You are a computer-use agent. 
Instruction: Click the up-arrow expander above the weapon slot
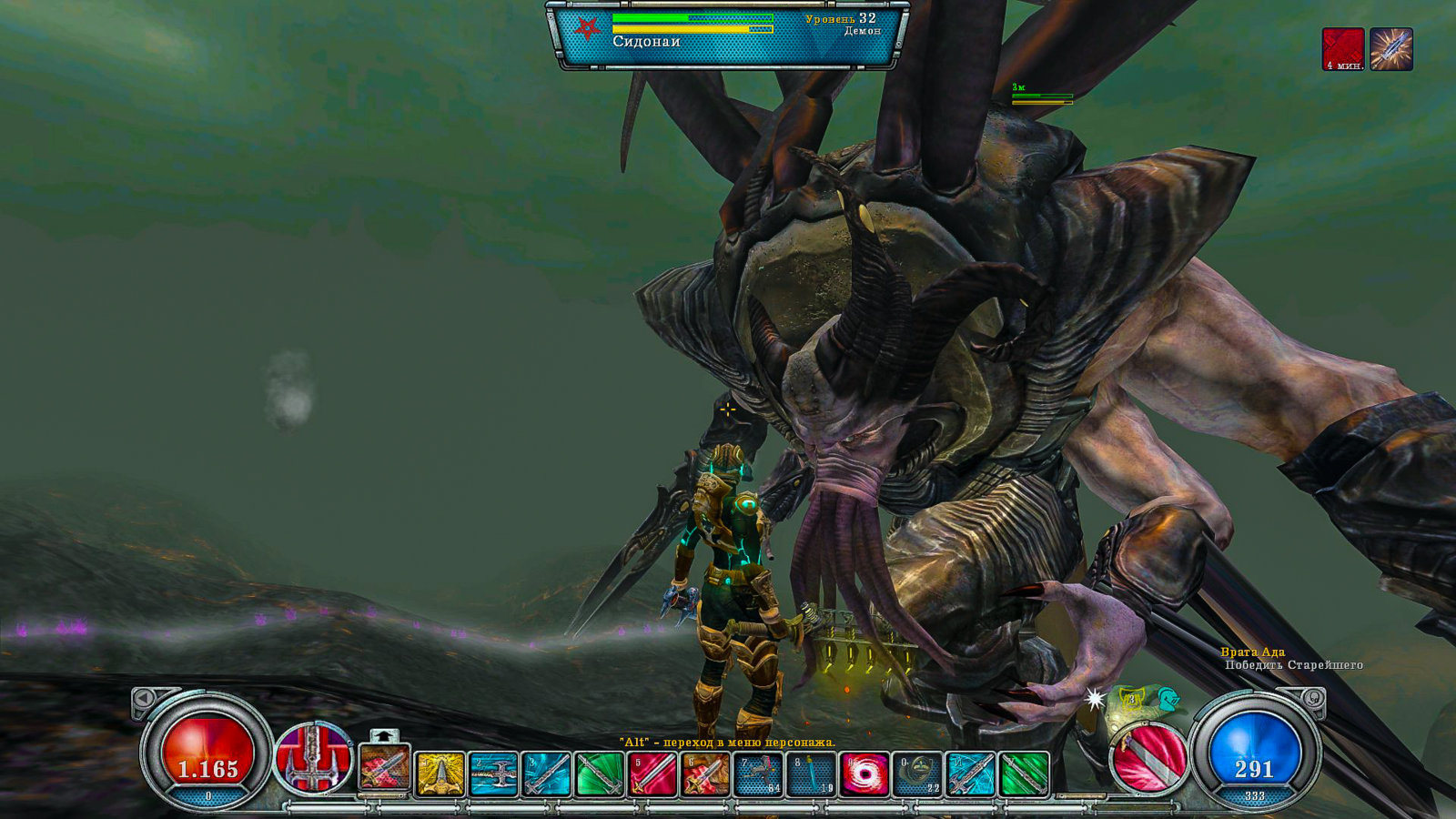385,734
